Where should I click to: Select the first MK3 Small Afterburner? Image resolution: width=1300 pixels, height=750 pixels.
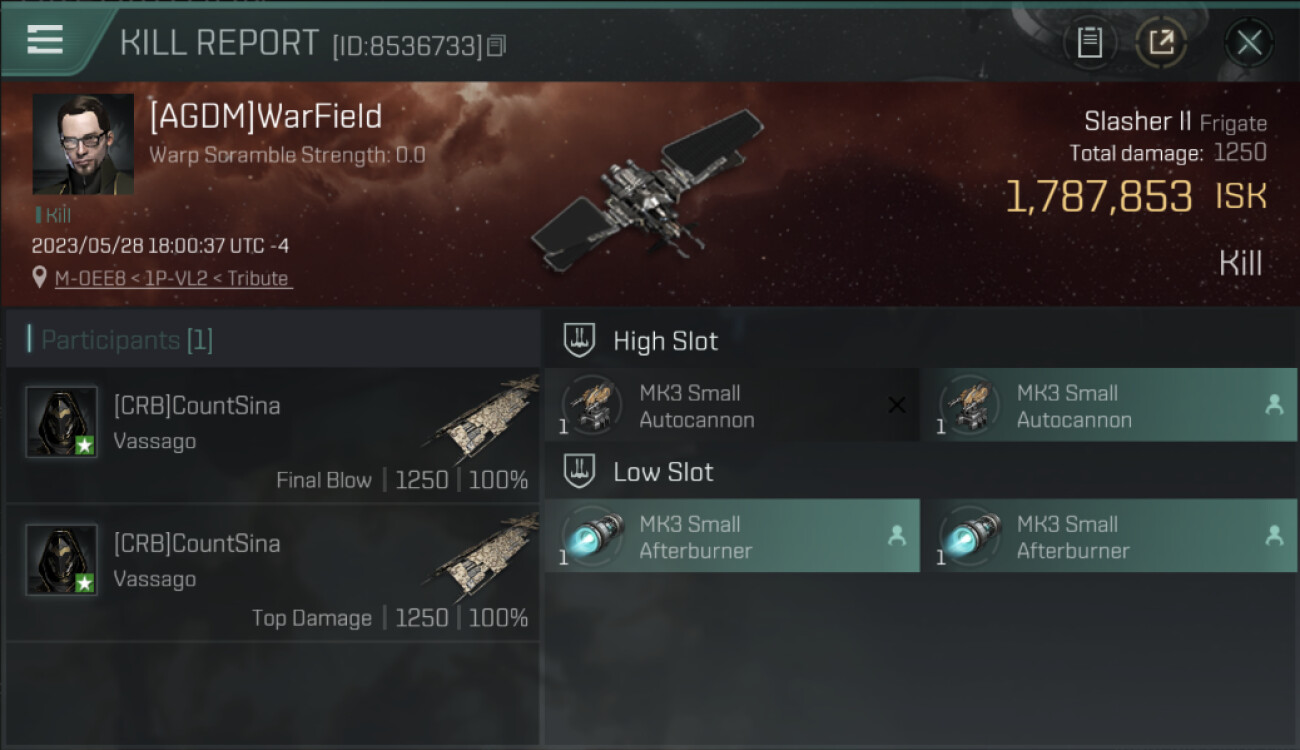click(731, 536)
